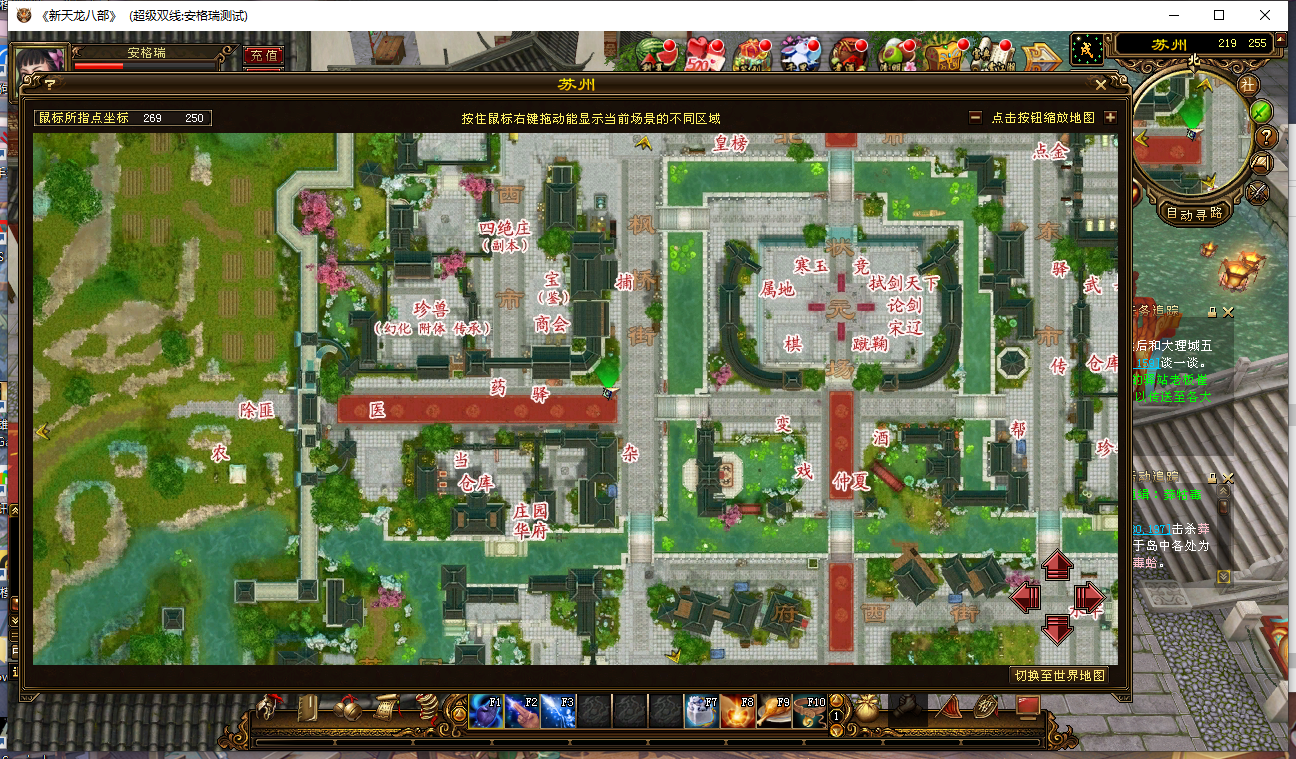The width and height of the screenshot is (1296, 759).
Task: Select the F10 belt item slot
Action: point(809,710)
